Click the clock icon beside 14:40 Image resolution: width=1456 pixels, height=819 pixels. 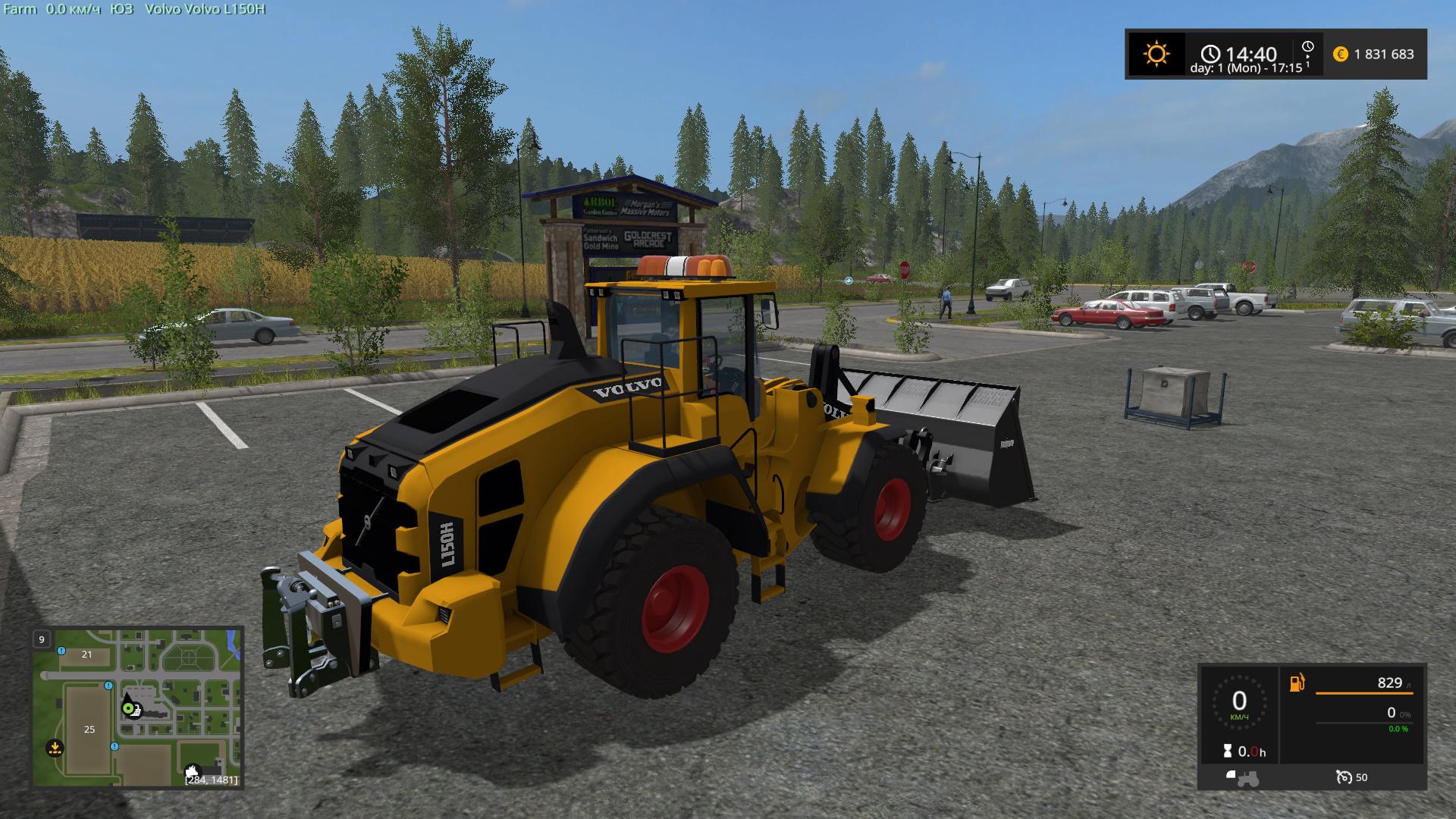[1210, 54]
